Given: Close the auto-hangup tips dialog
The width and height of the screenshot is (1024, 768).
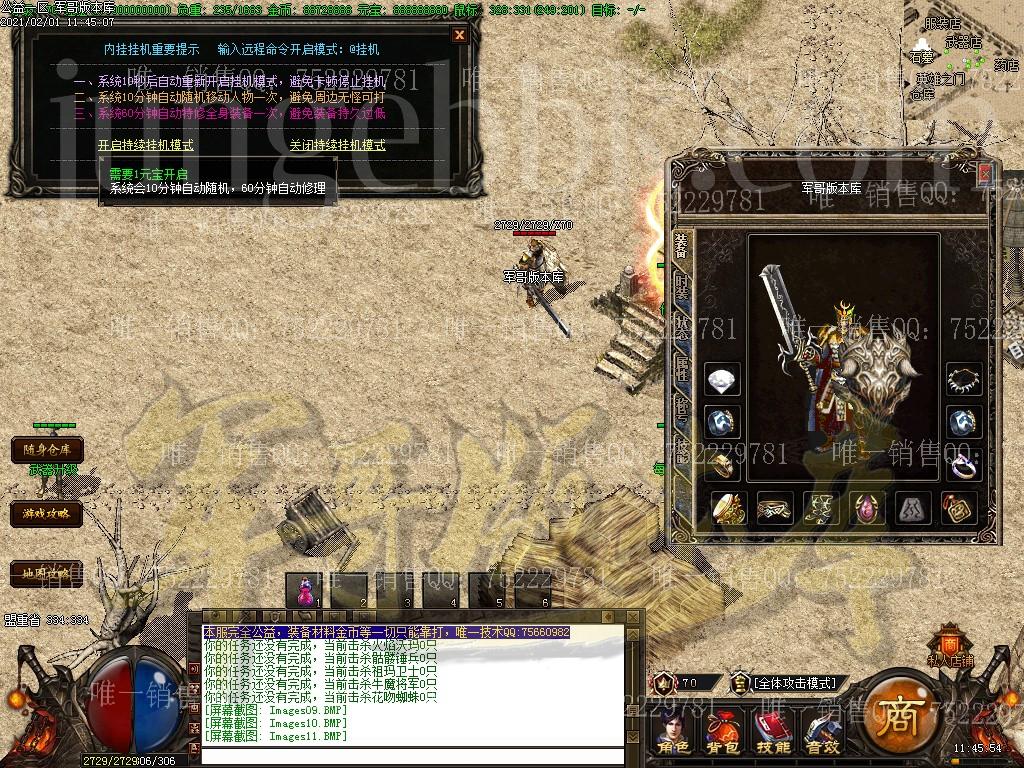Looking at the screenshot, I should [x=459, y=35].
